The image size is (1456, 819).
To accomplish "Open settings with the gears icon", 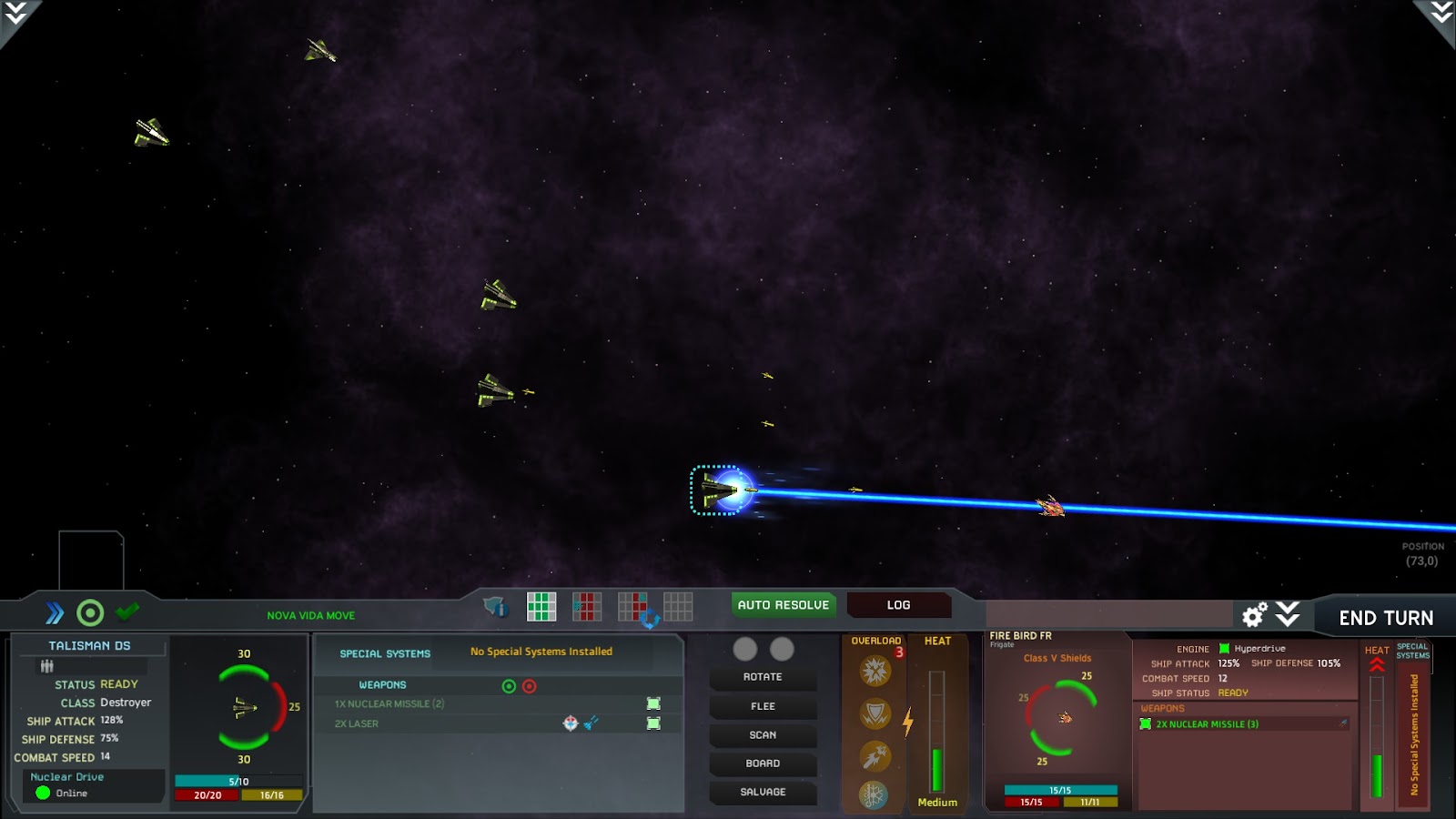I will pos(1255,616).
